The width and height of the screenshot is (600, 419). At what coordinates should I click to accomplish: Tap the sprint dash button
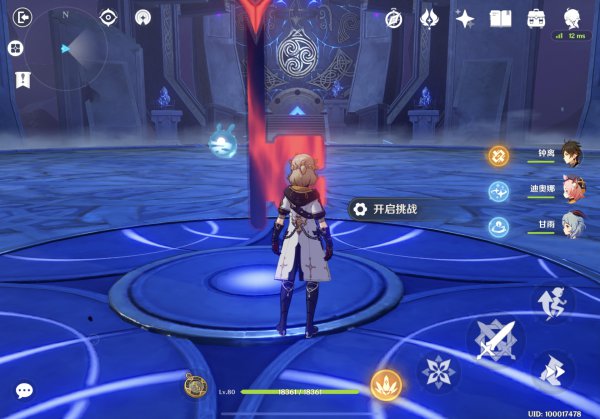click(553, 372)
